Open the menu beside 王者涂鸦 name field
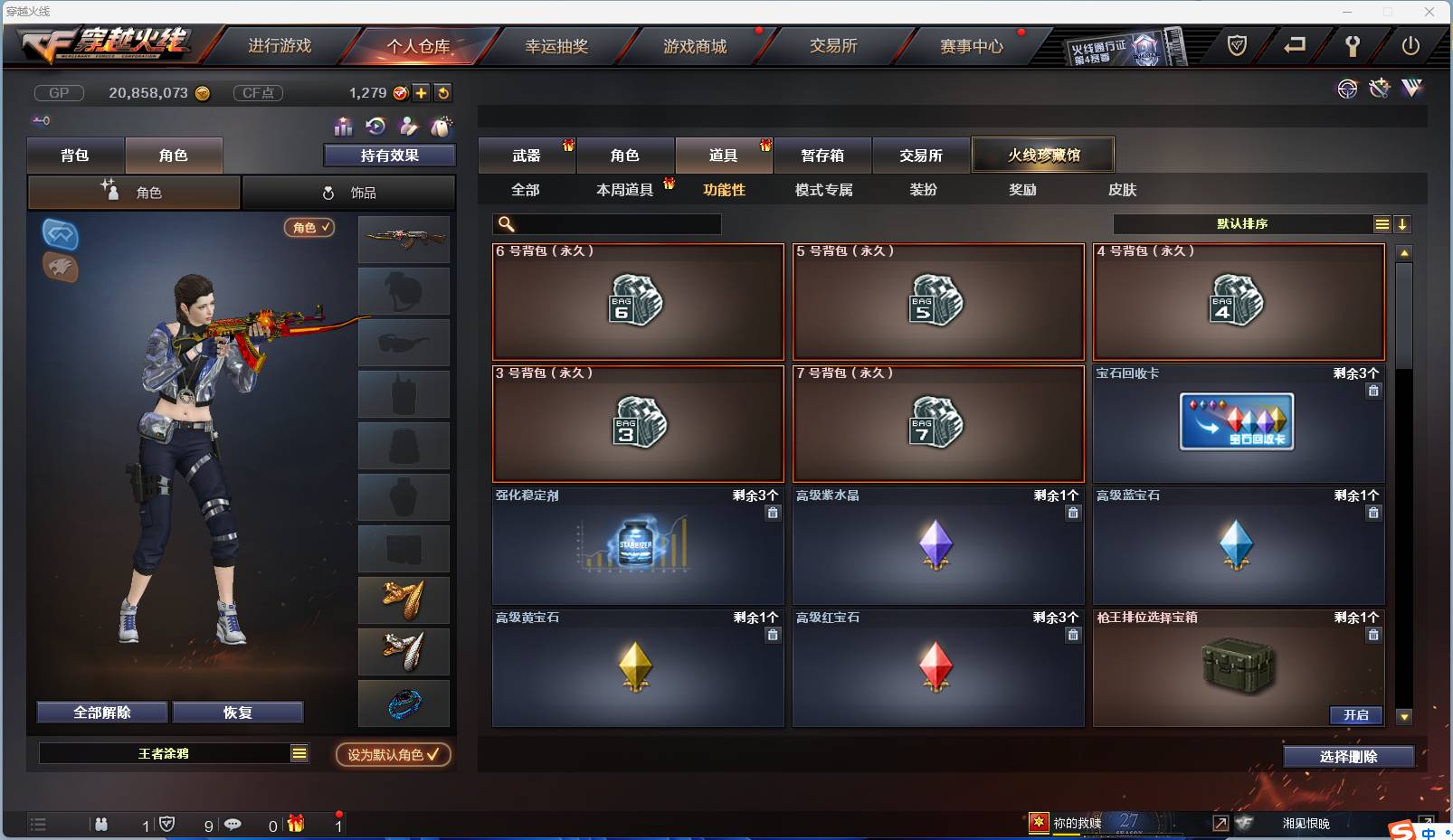Viewport: 1453px width, 840px height. 299,752
